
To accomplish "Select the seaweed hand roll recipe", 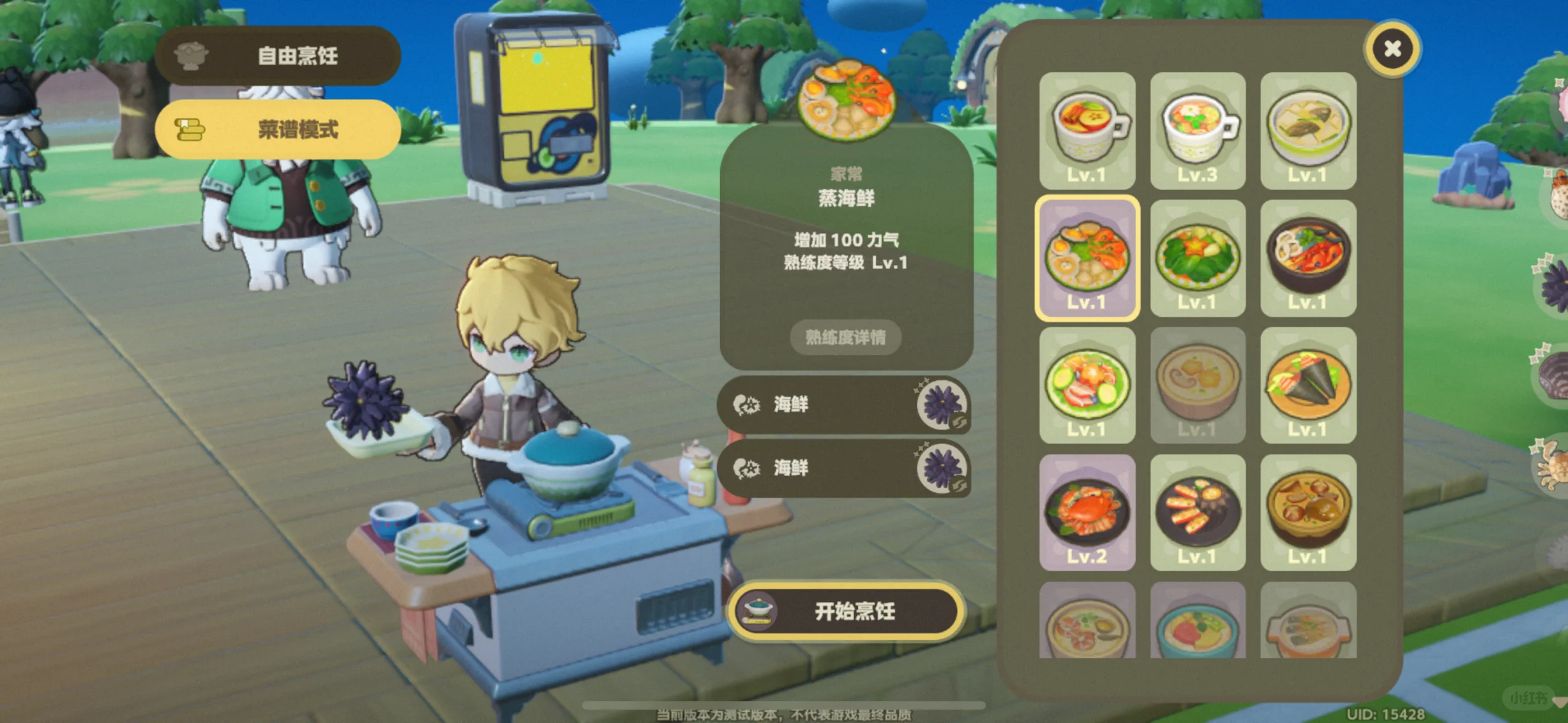I will click(1307, 382).
